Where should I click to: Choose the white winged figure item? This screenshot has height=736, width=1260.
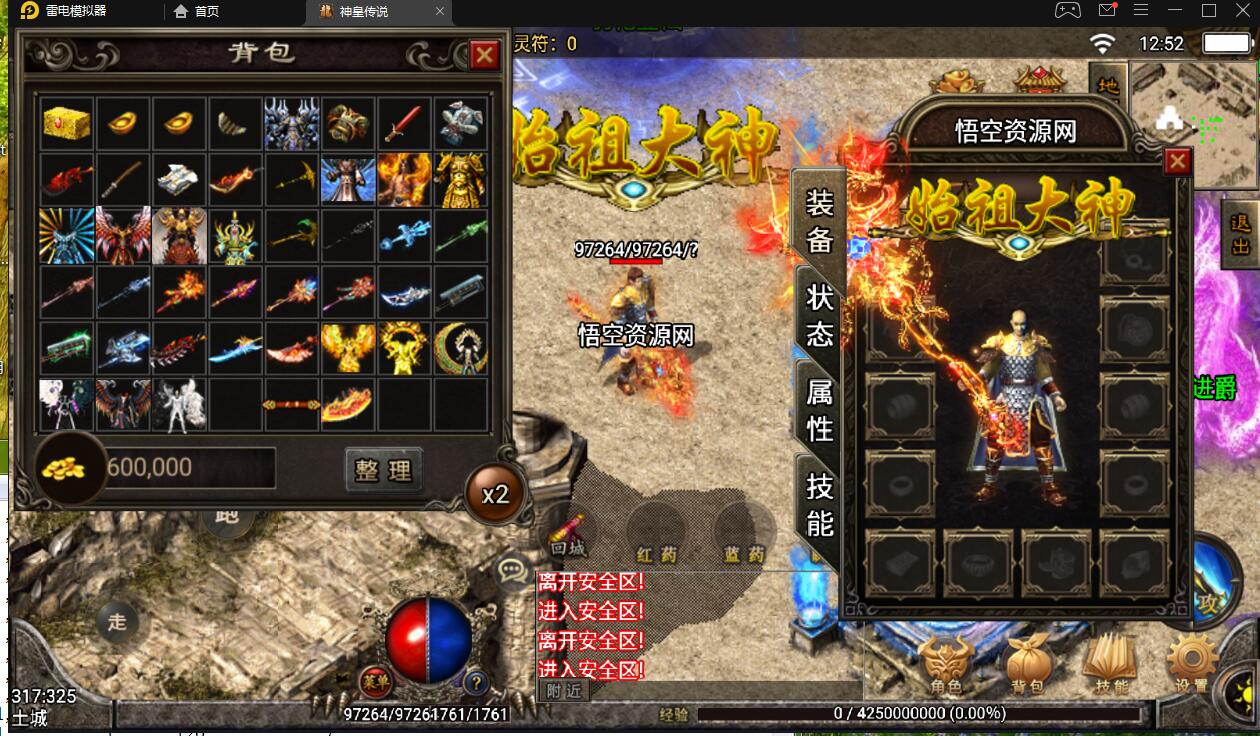180,404
